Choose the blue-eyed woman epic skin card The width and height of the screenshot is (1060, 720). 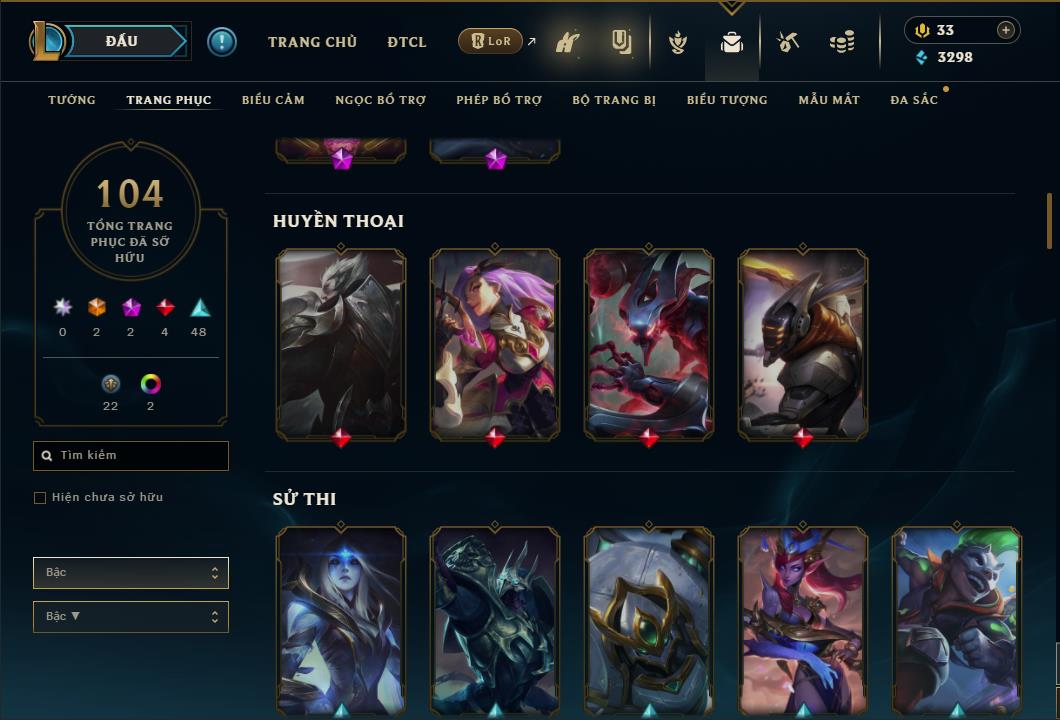coord(341,620)
